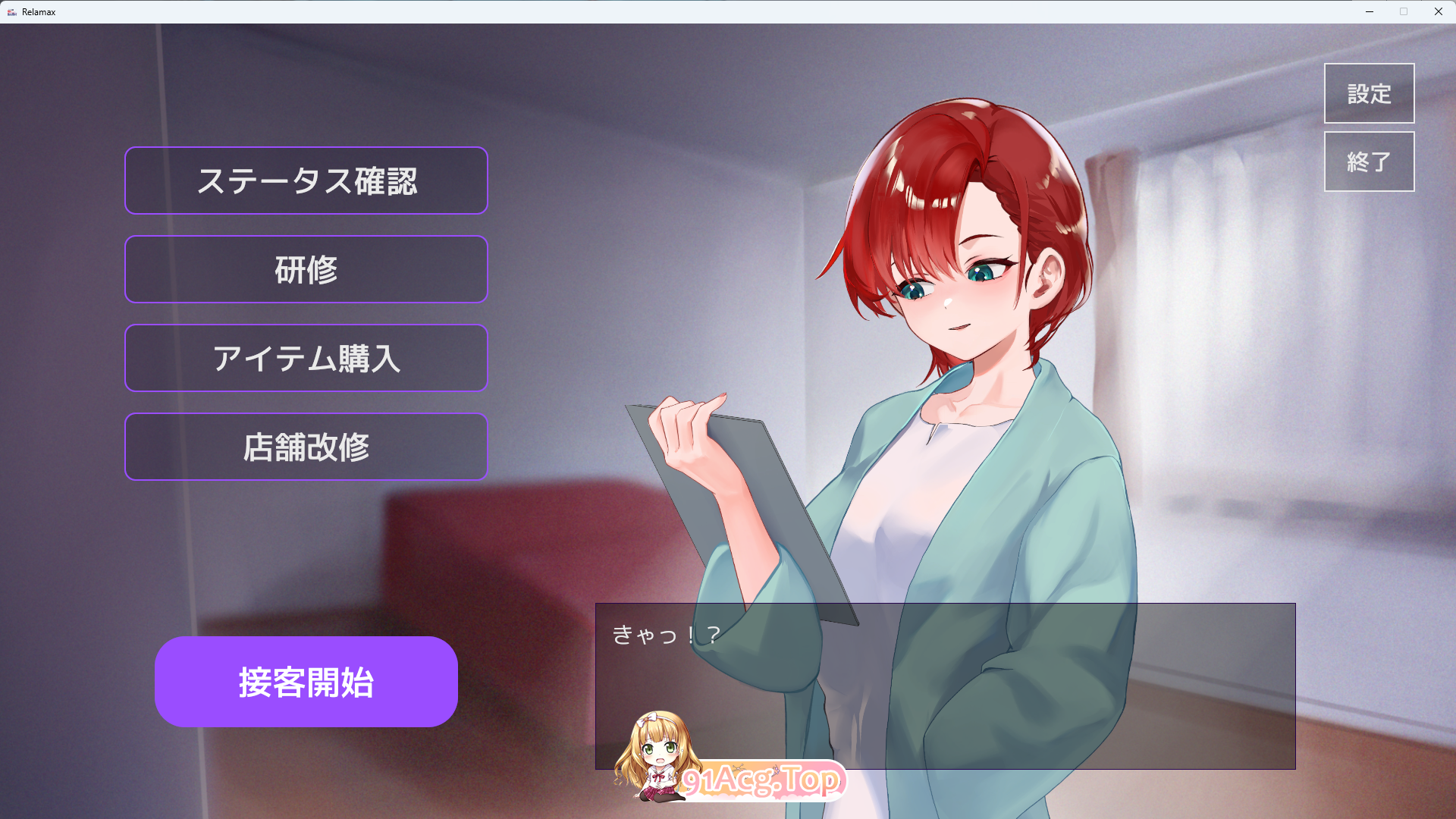
Task: Open the ステータス確認 (status check) menu
Action: tap(306, 180)
